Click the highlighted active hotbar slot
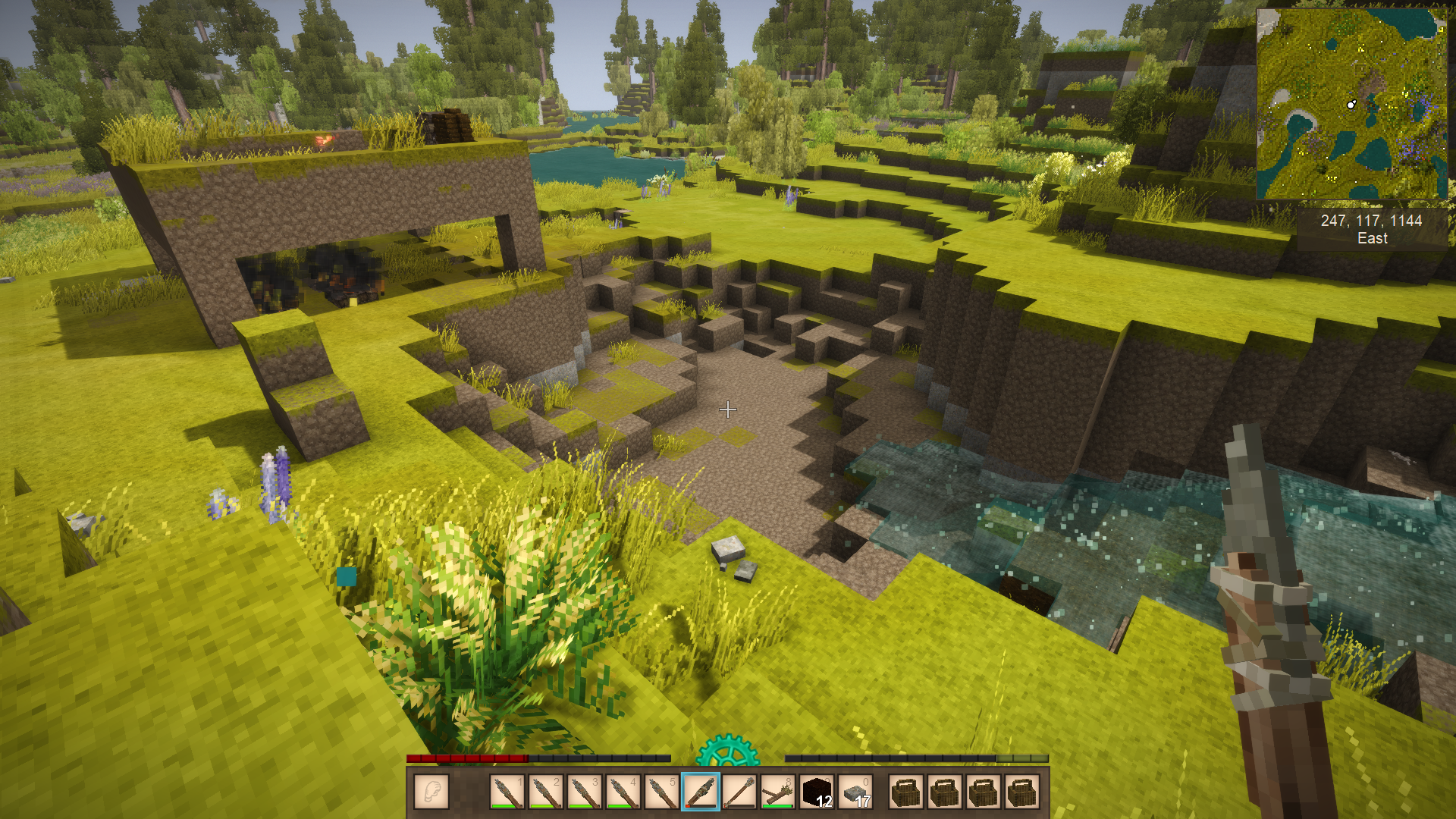1456x819 pixels. (x=700, y=792)
